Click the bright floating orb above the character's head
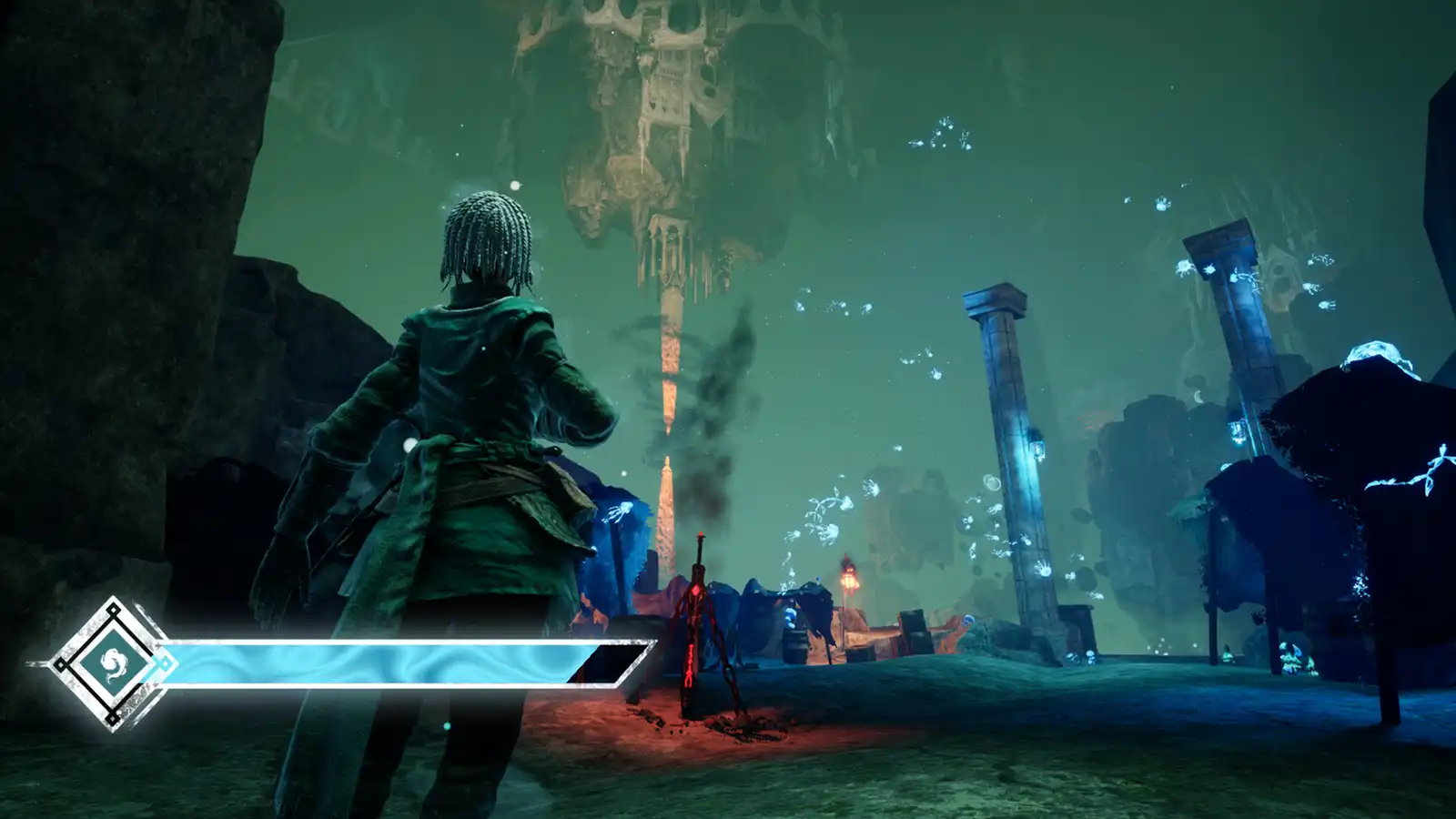The height and width of the screenshot is (819, 1456). [515, 185]
